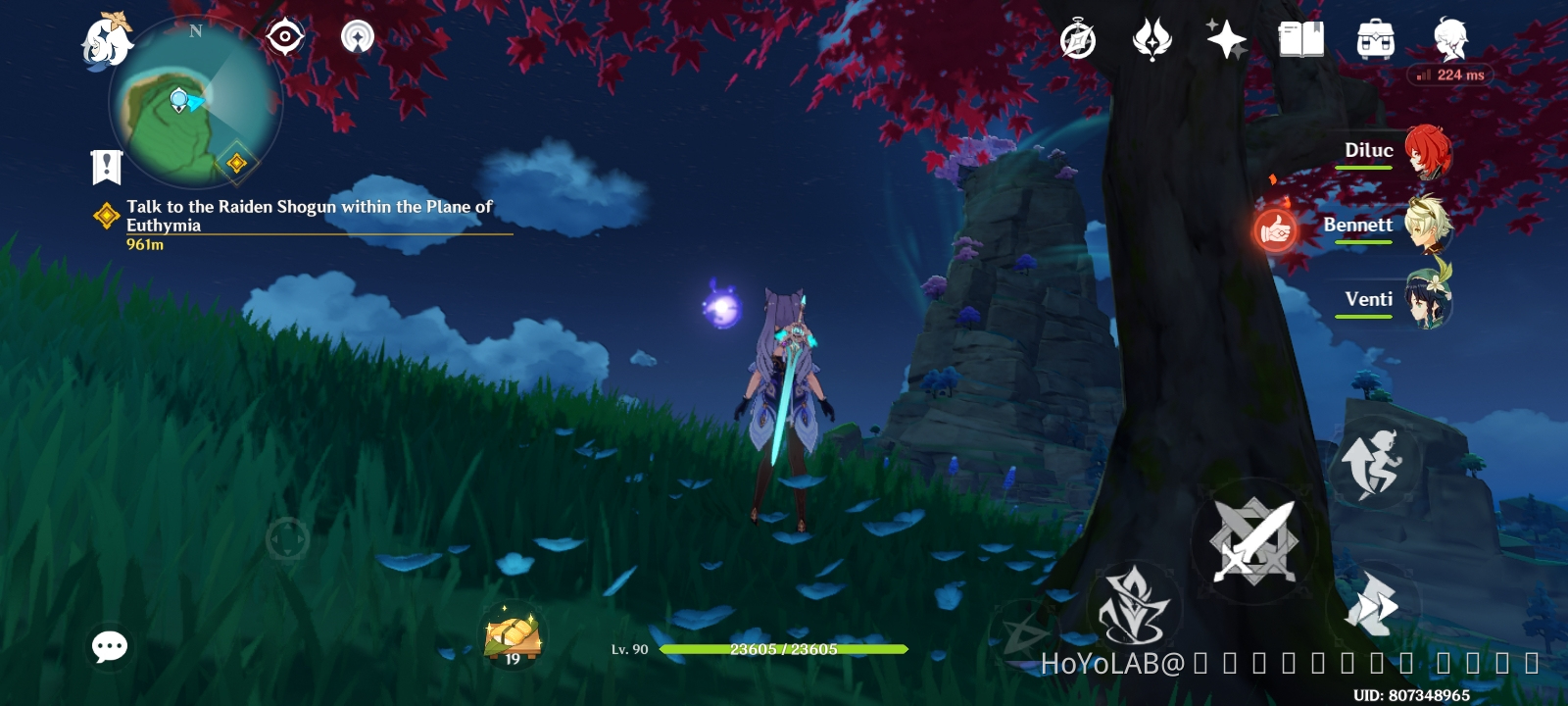Open tracked Raiden Shogun quest details
Screen dimensions: 1568x706
304,218
